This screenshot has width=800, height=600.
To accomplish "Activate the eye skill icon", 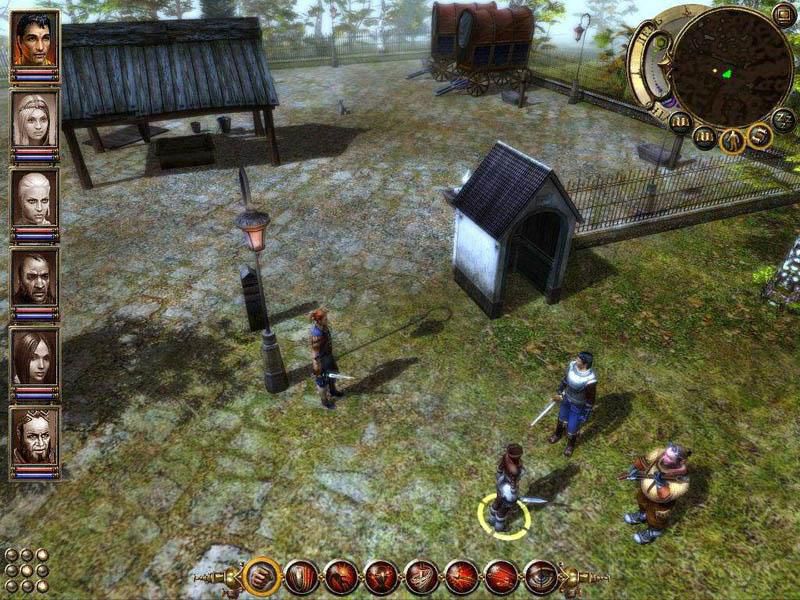I will pos(541,577).
